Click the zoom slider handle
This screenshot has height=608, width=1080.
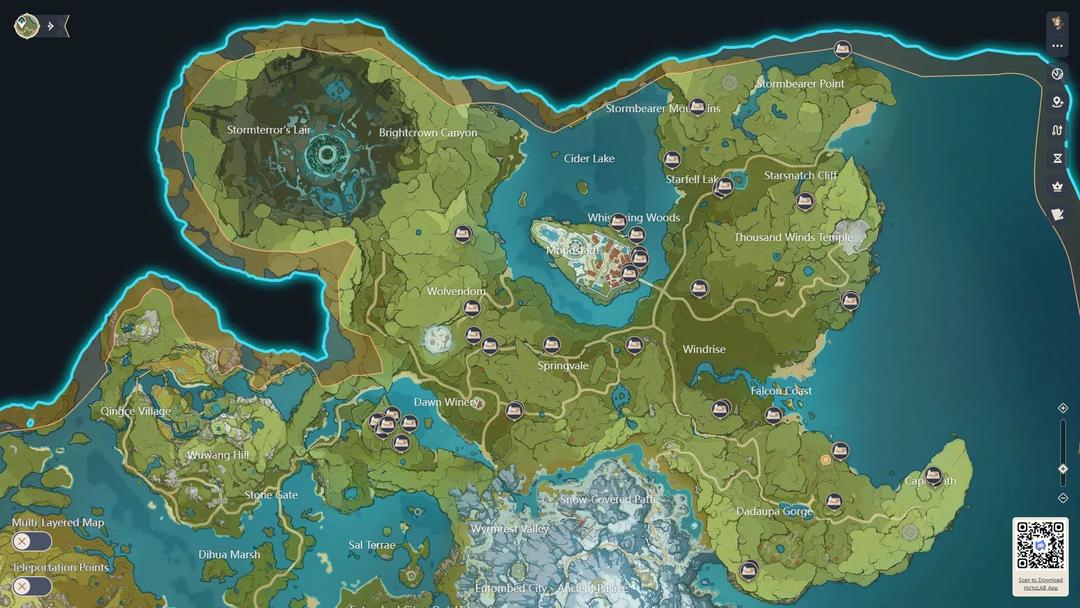click(x=1063, y=469)
